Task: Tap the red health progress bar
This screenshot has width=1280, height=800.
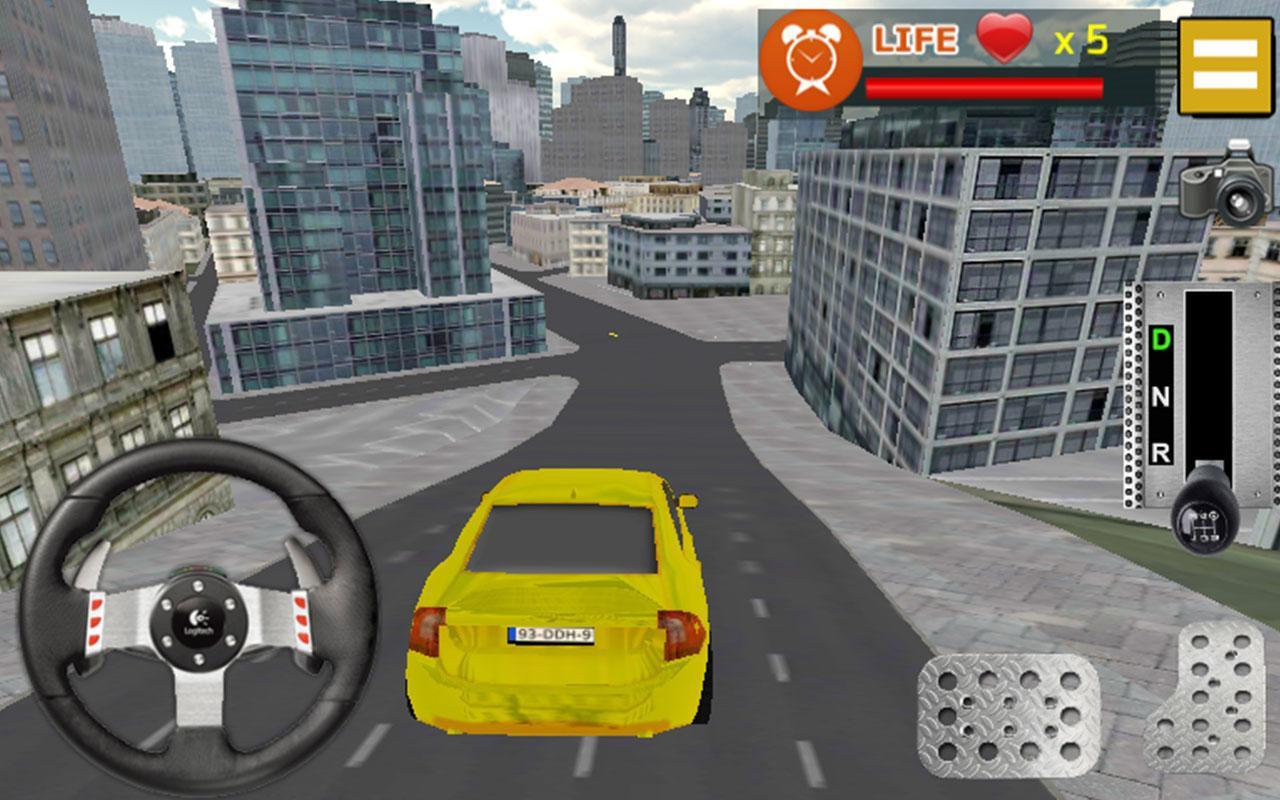Action: (985, 88)
